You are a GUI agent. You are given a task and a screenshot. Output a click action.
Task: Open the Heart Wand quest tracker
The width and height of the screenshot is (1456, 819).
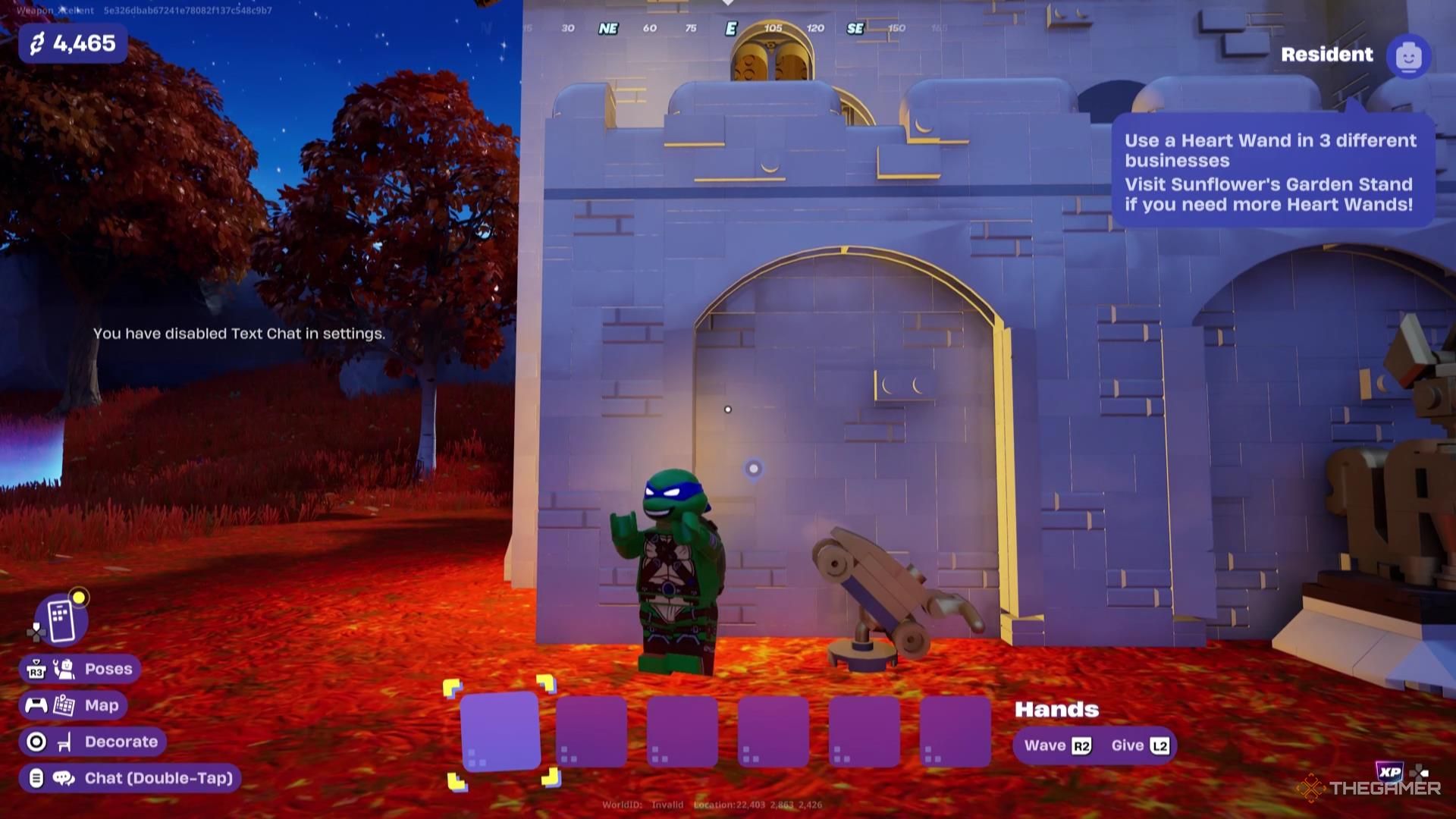(1272, 172)
